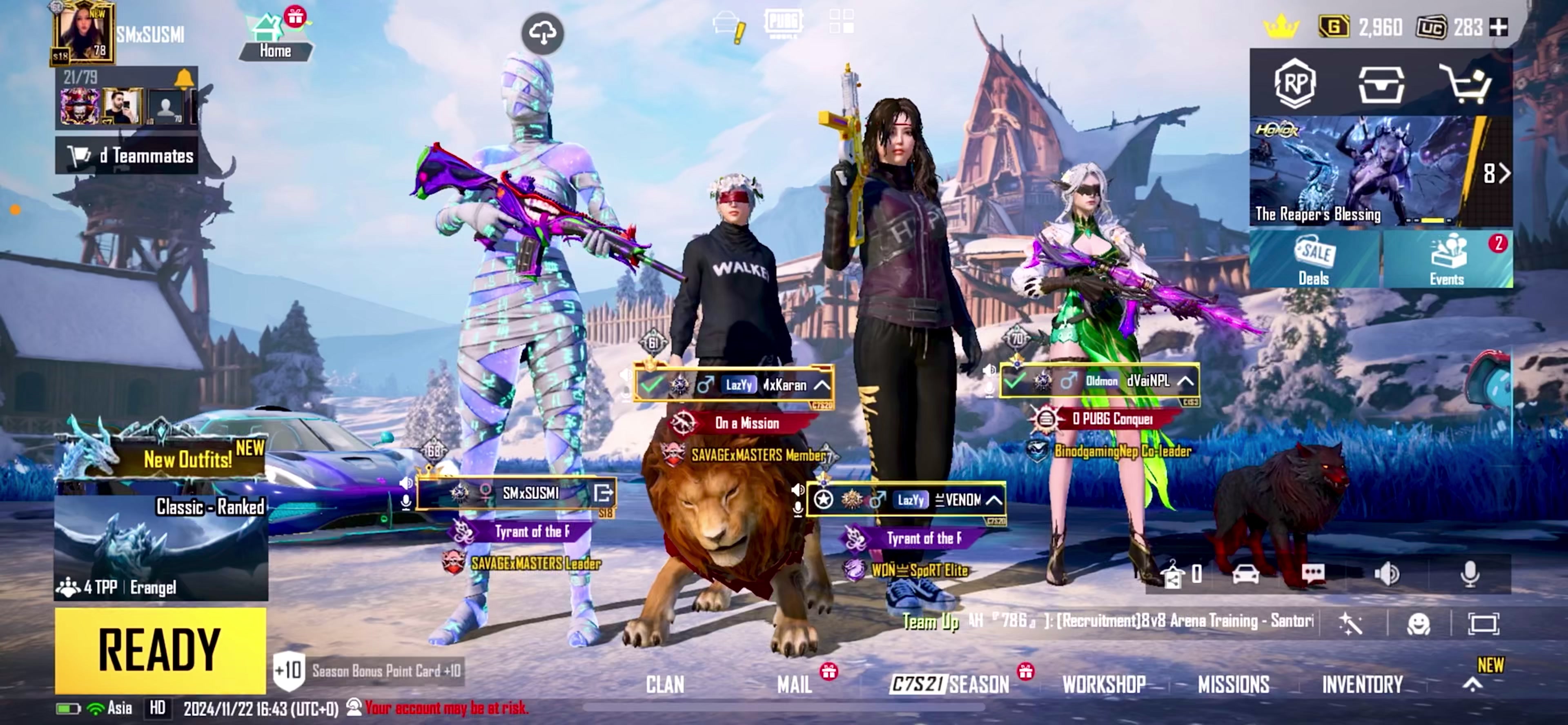Open the Royale Pass RP icon
The width and height of the screenshot is (1568, 725).
(x=1295, y=84)
